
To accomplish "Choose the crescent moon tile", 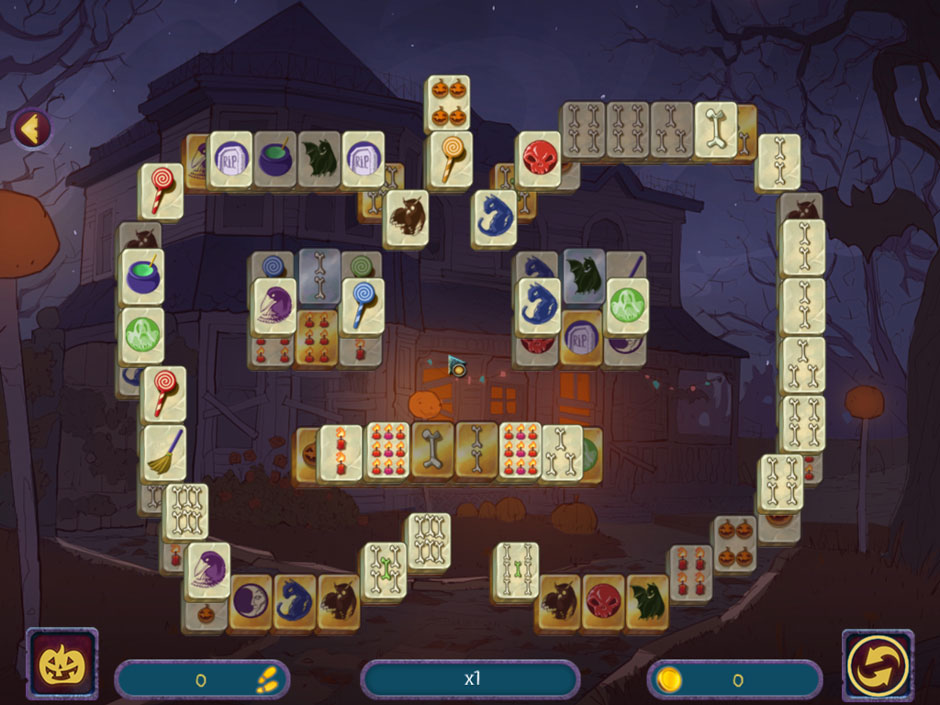I will pos(250,603).
